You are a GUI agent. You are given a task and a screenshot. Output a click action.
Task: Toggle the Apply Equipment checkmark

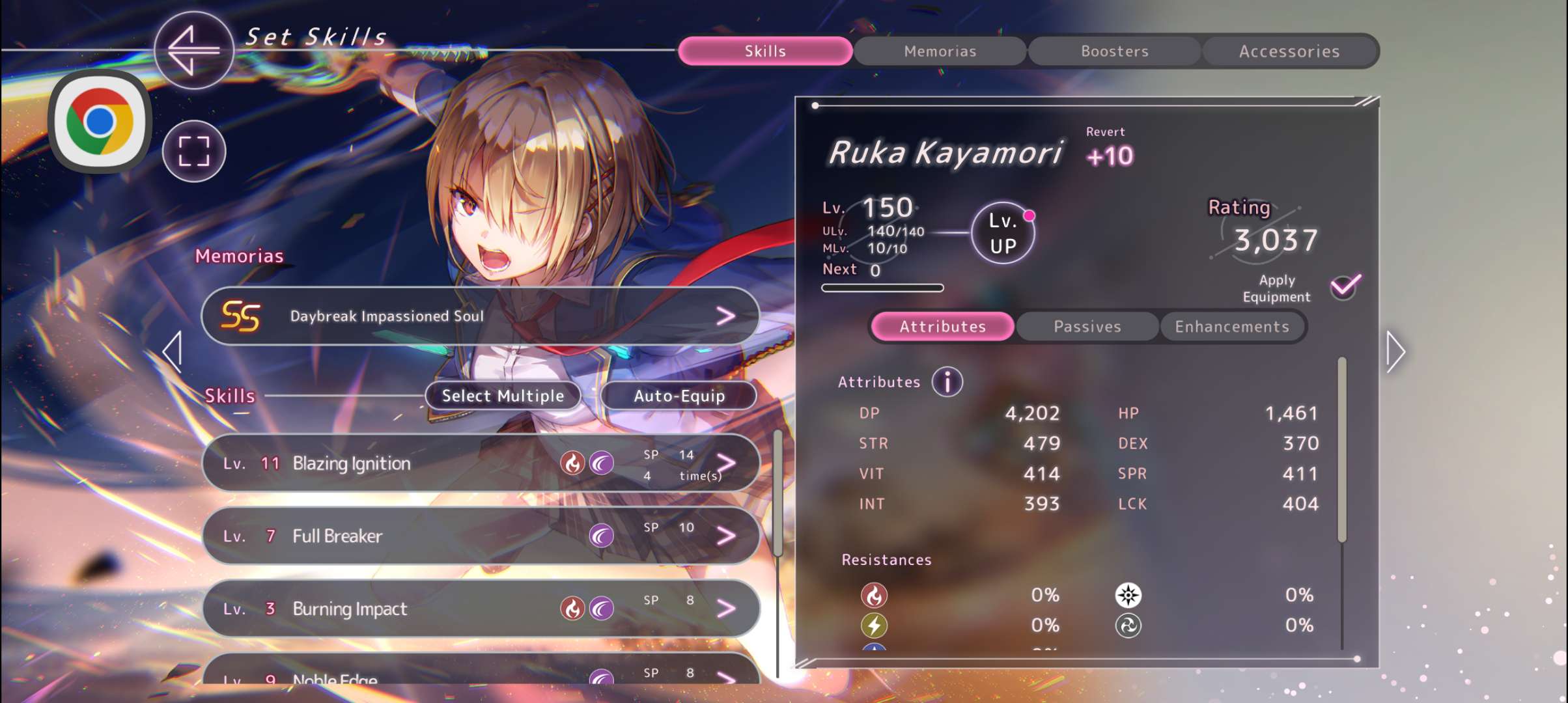pyautogui.click(x=1345, y=286)
